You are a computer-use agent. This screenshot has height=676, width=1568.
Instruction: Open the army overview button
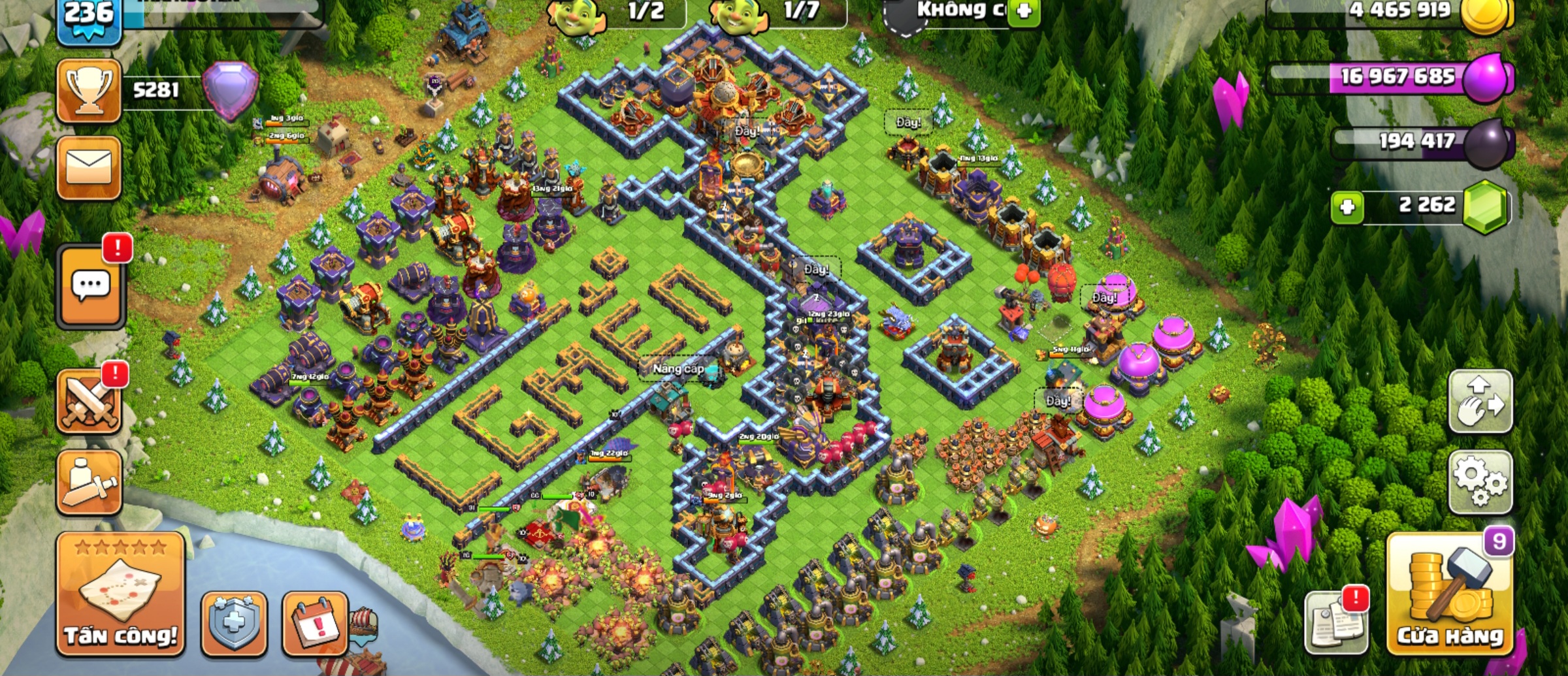tap(89, 482)
